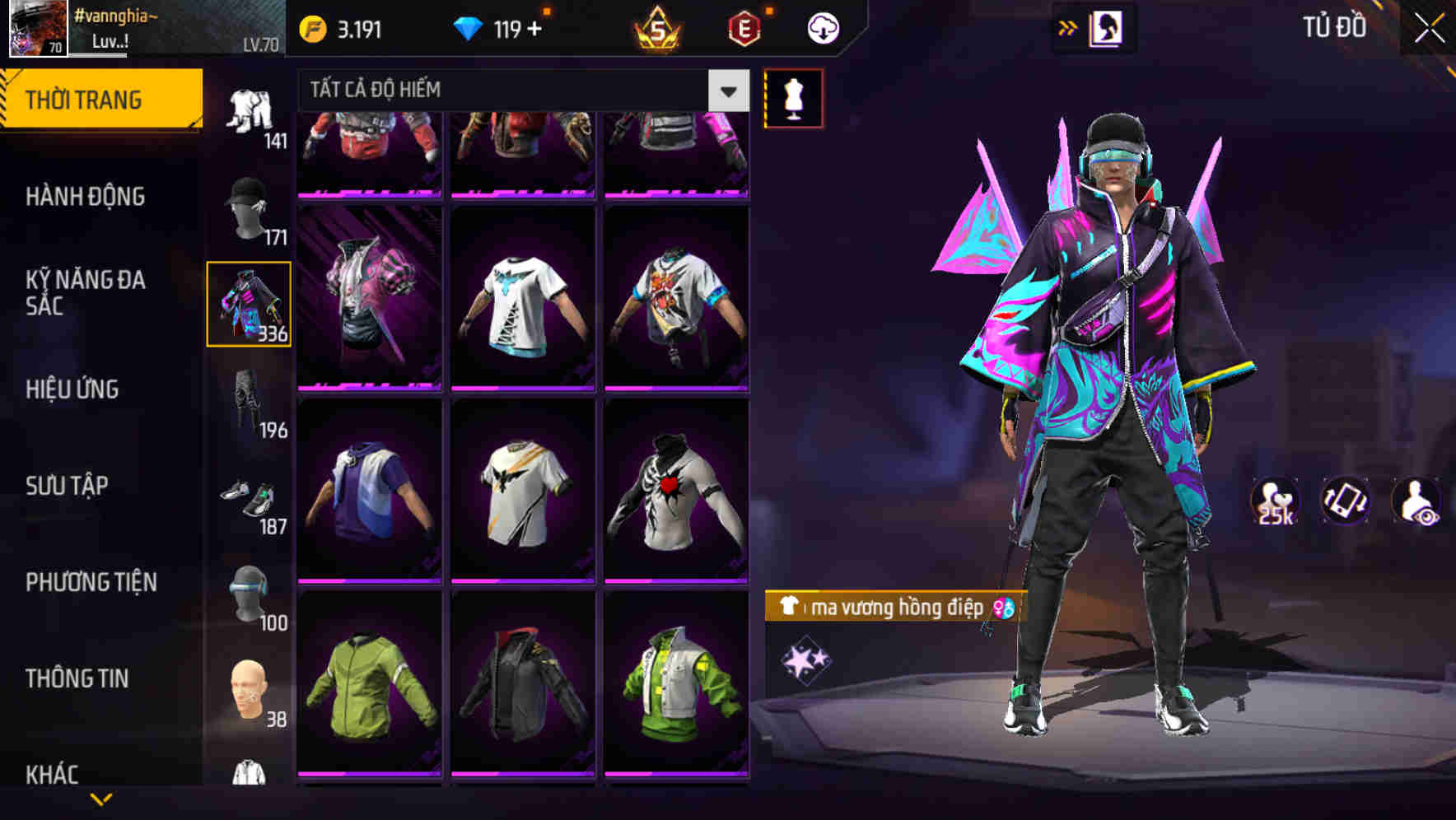Collapse the KHÁC section chevron
The height and width of the screenshot is (820, 1456).
click(102, 800)
